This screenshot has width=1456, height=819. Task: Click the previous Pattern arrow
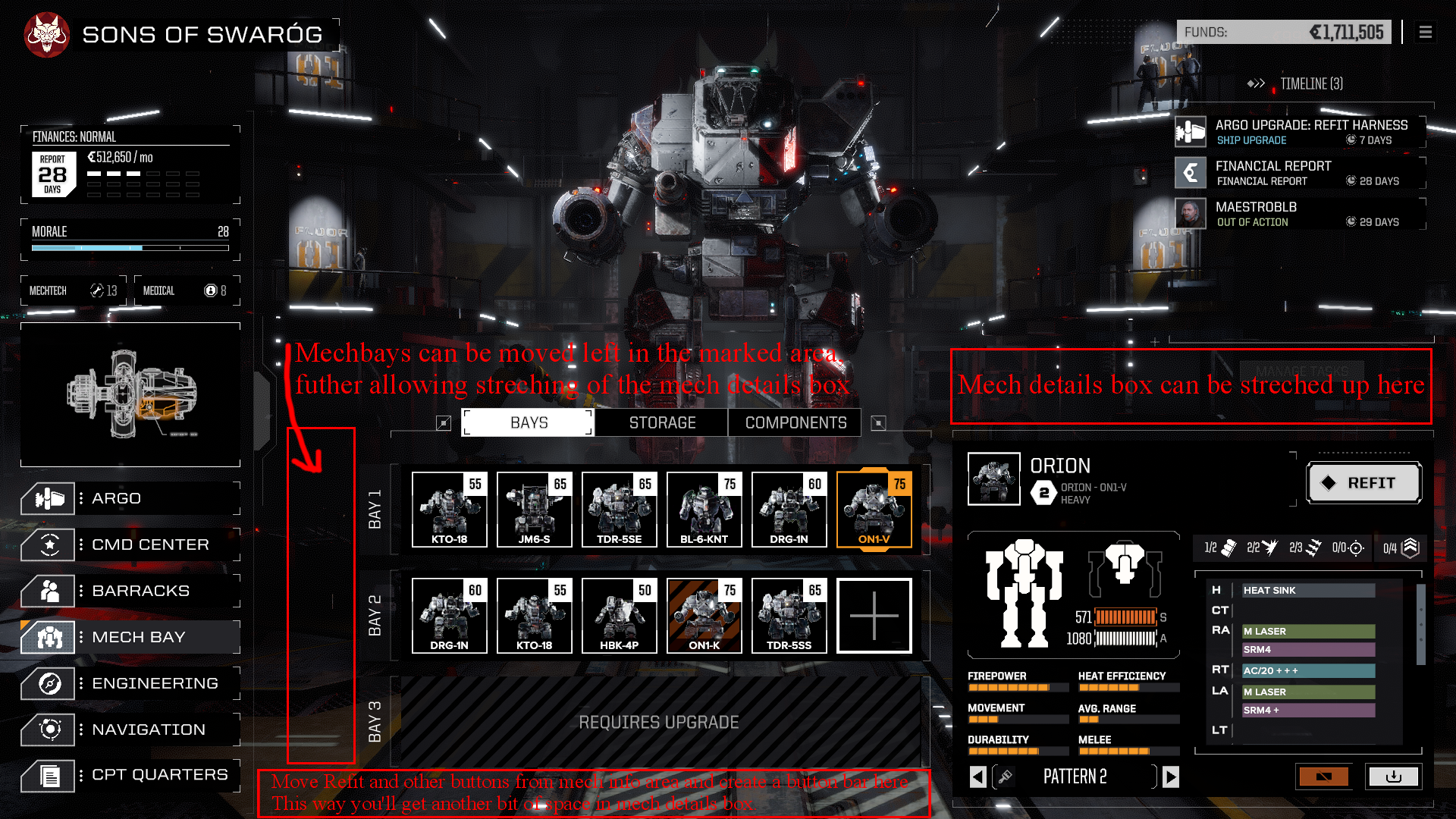point(977,777)
